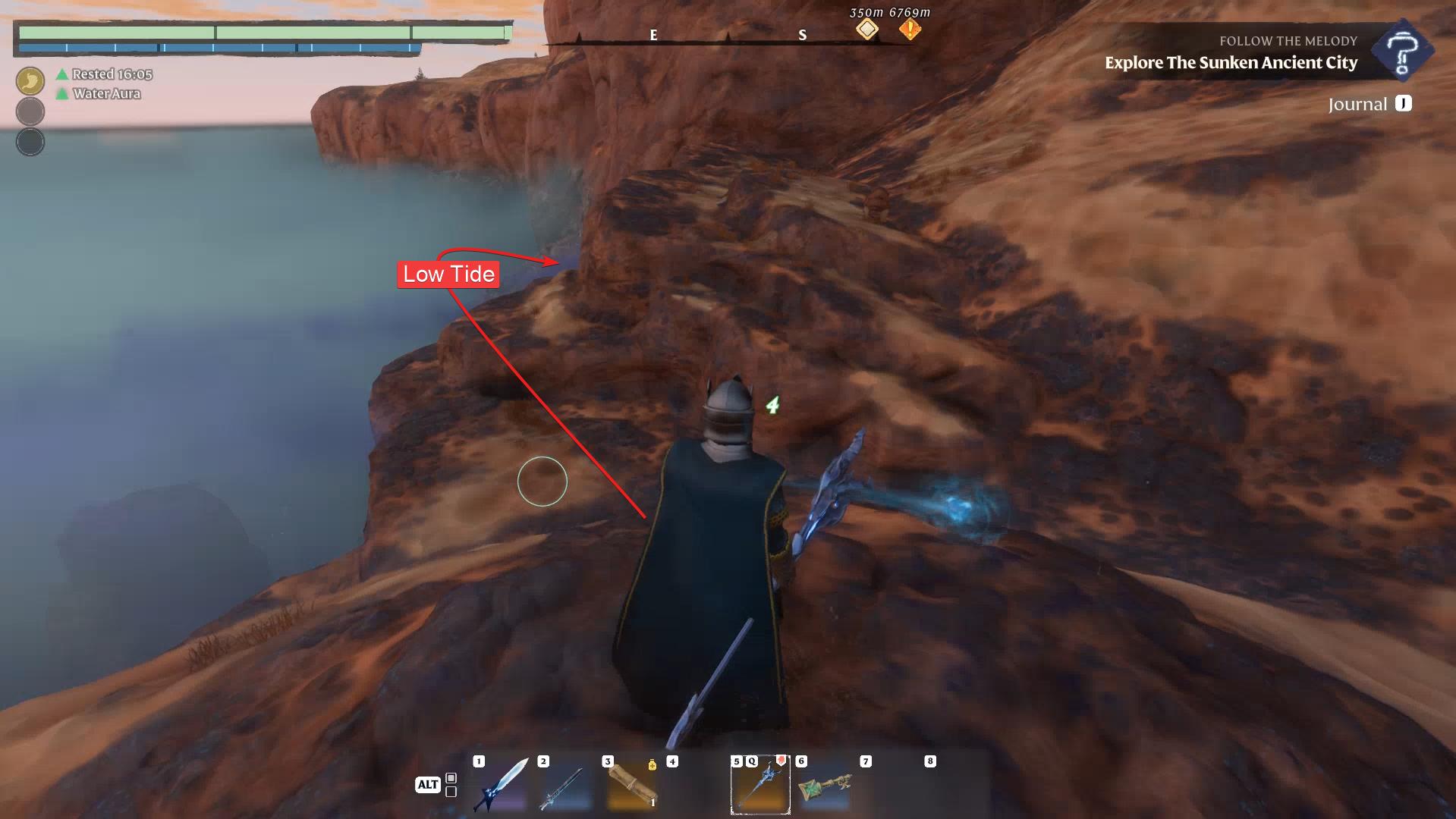Screen dimensions: 1456x819
Task: Click the blue question mark quest icon
Action: click(1401, 50)
